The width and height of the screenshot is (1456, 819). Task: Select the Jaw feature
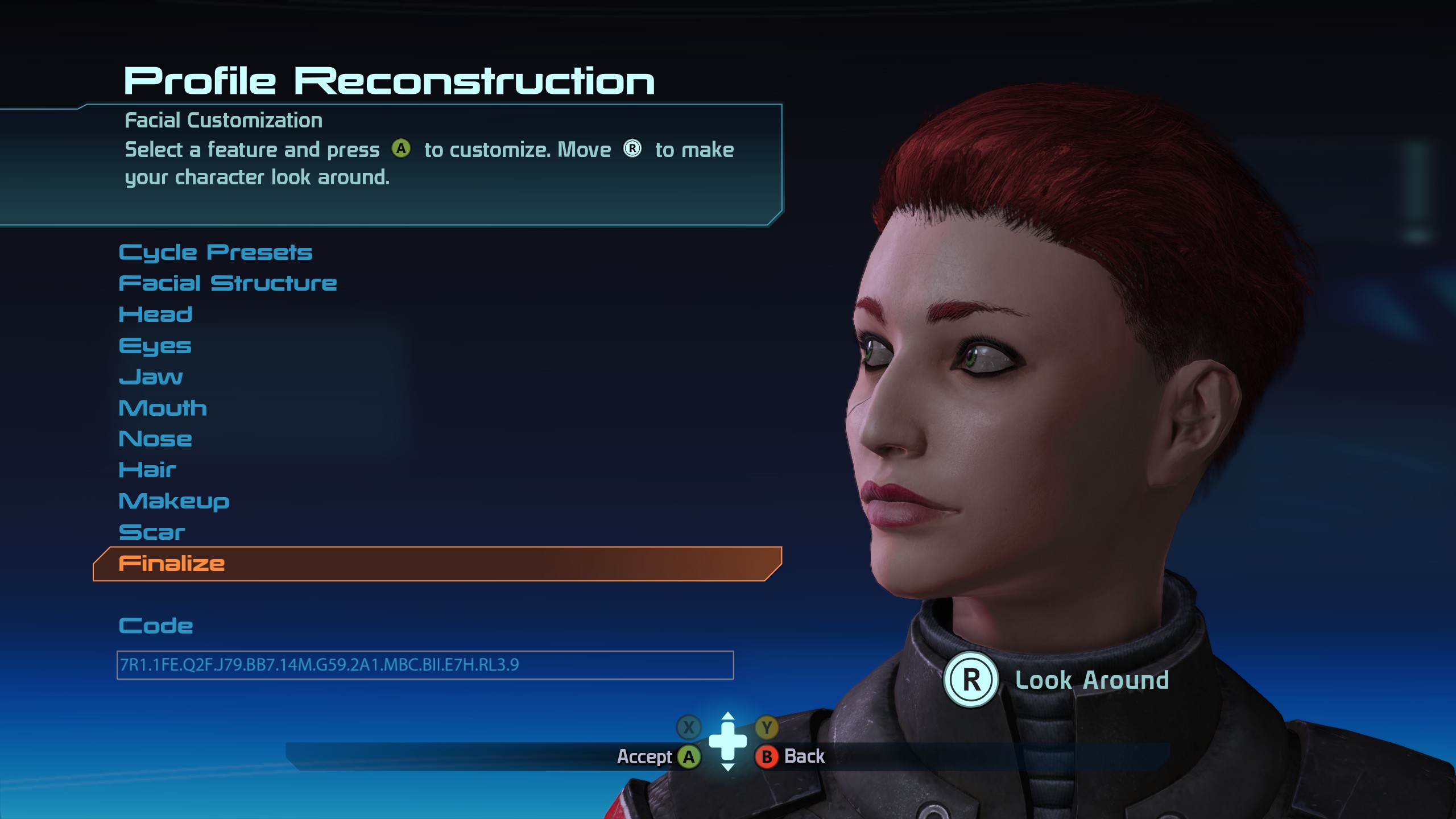151,377
